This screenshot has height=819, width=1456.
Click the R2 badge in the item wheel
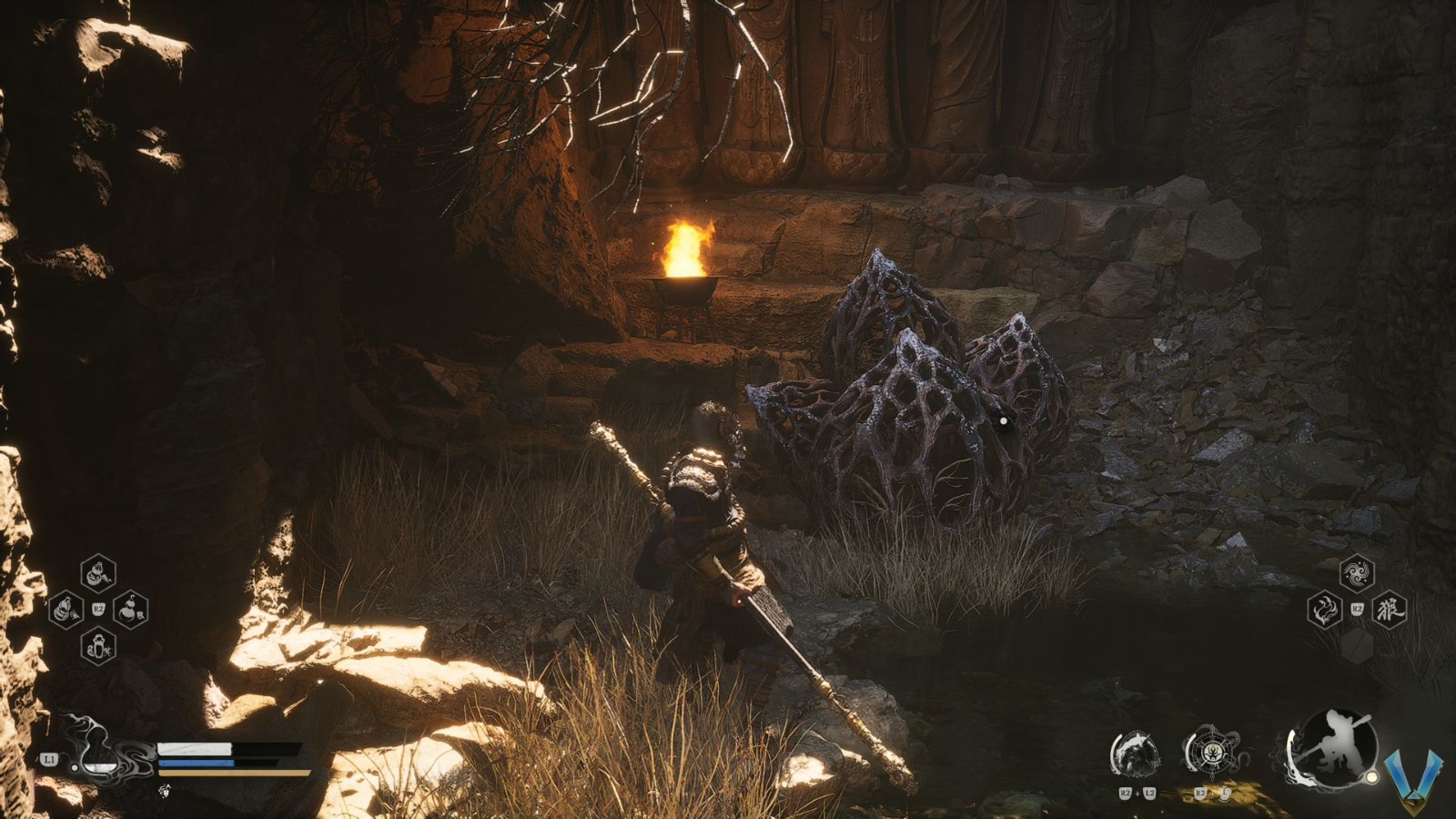[x=98, y=609]
